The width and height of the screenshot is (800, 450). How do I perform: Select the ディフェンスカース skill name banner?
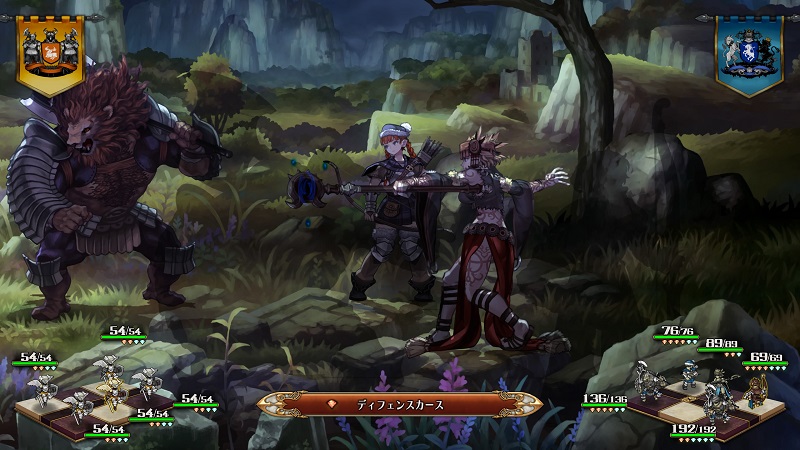pos(400,405)
